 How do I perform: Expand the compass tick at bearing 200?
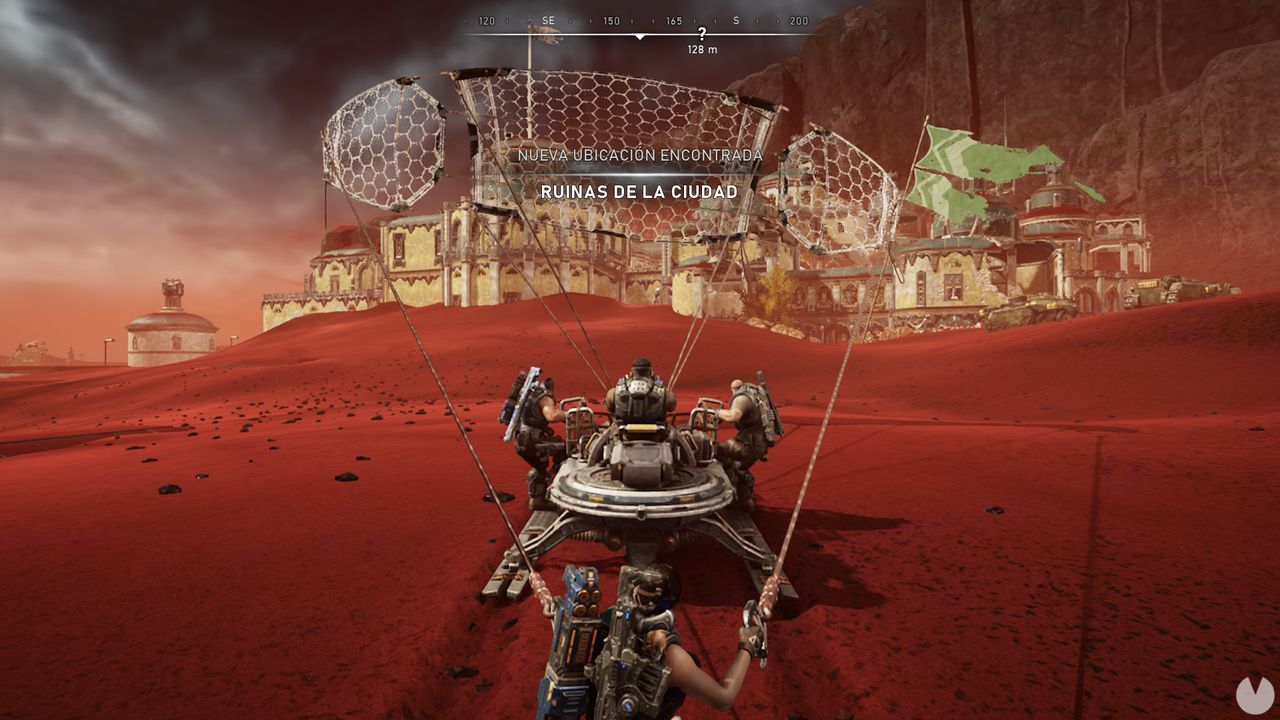pyautogui.click(x=800, y=19)
